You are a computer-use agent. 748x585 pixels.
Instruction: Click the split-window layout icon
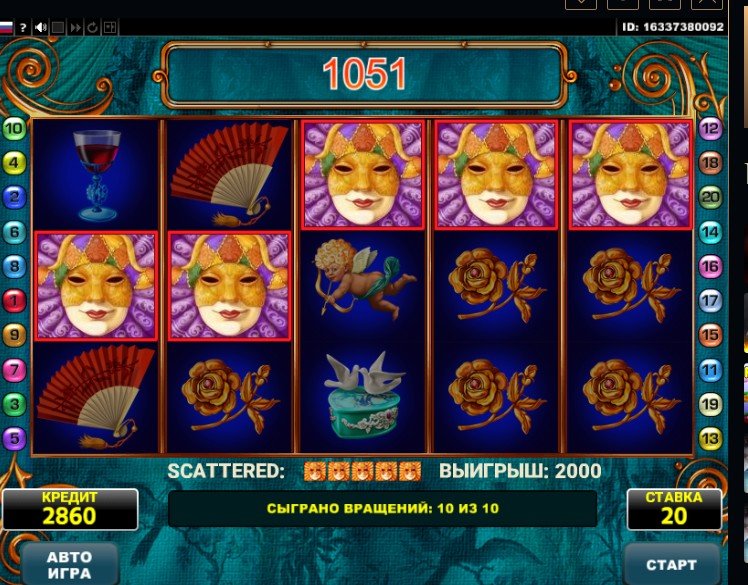[110, 28]
